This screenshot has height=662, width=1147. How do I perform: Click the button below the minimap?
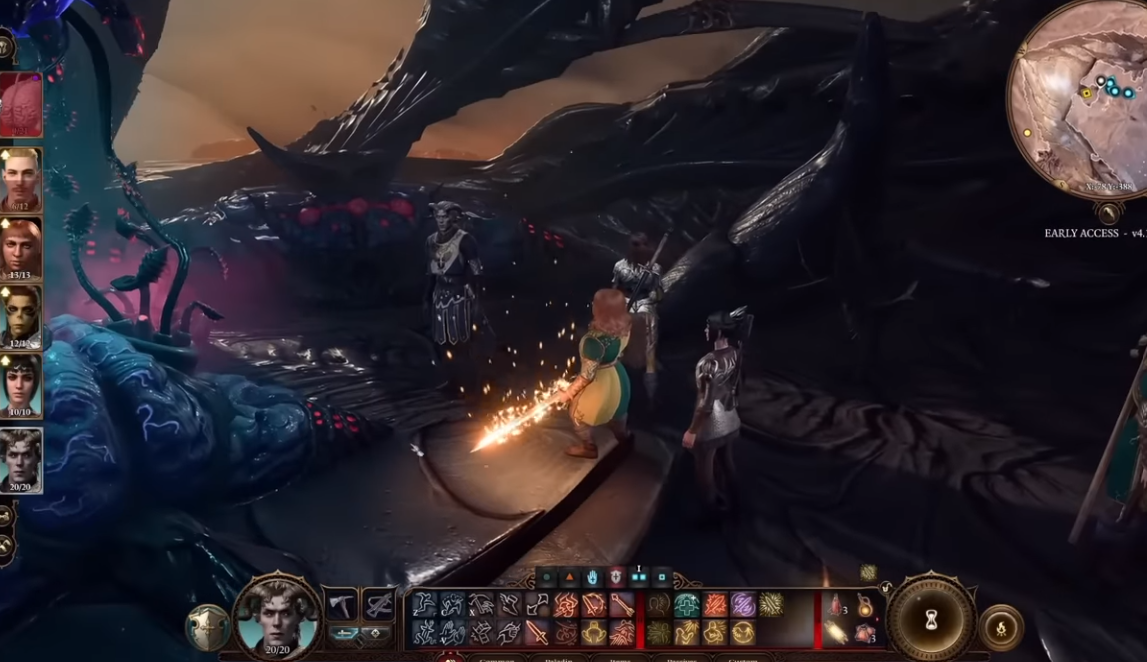[x=1108, y=213]
